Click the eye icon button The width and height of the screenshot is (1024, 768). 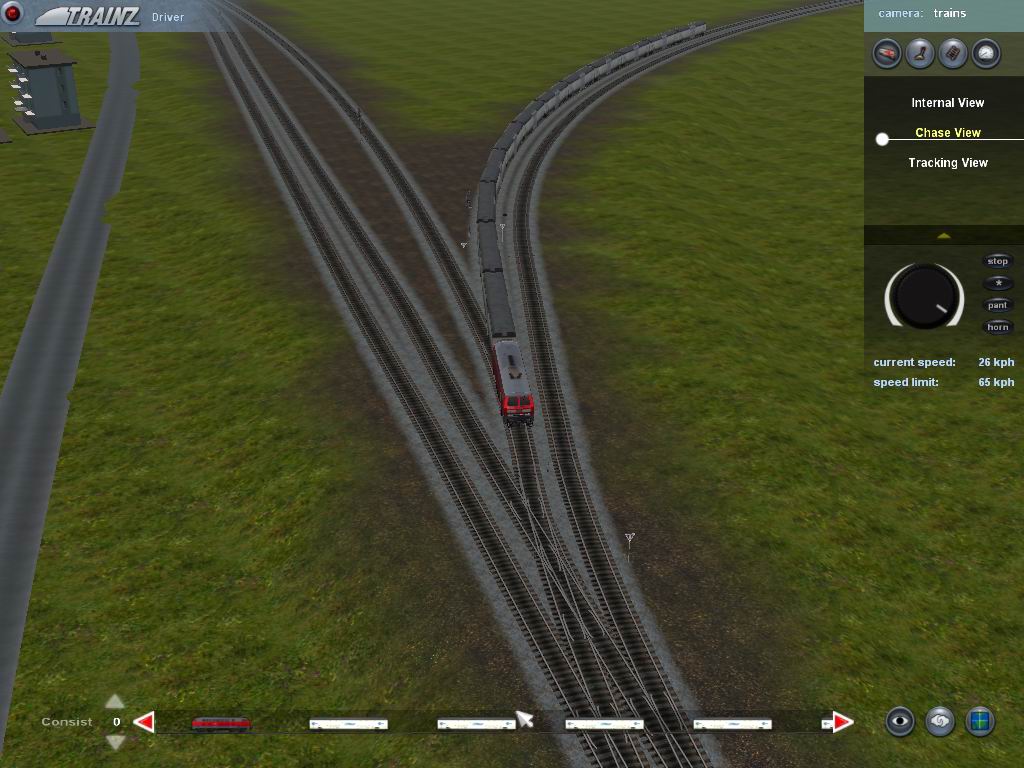point(900,721)
